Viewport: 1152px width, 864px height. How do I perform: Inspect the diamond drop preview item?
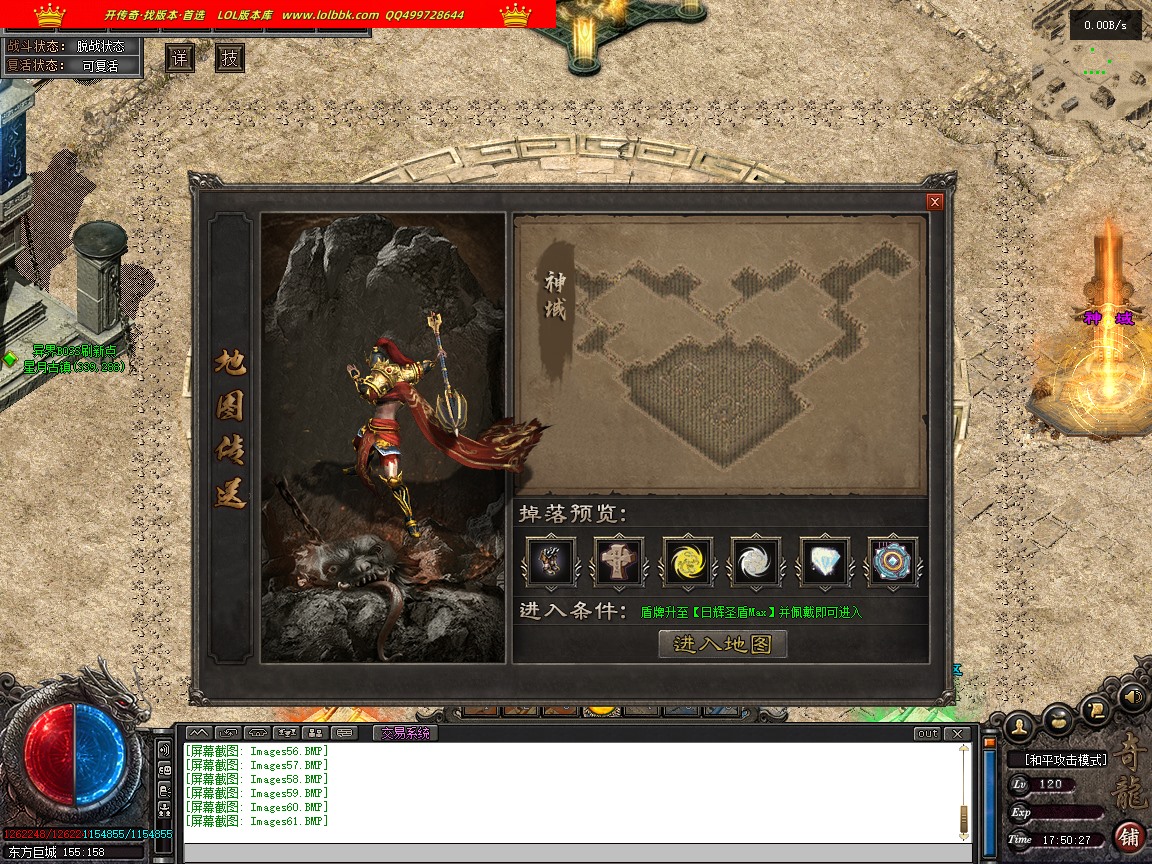(x=824, y=561)
